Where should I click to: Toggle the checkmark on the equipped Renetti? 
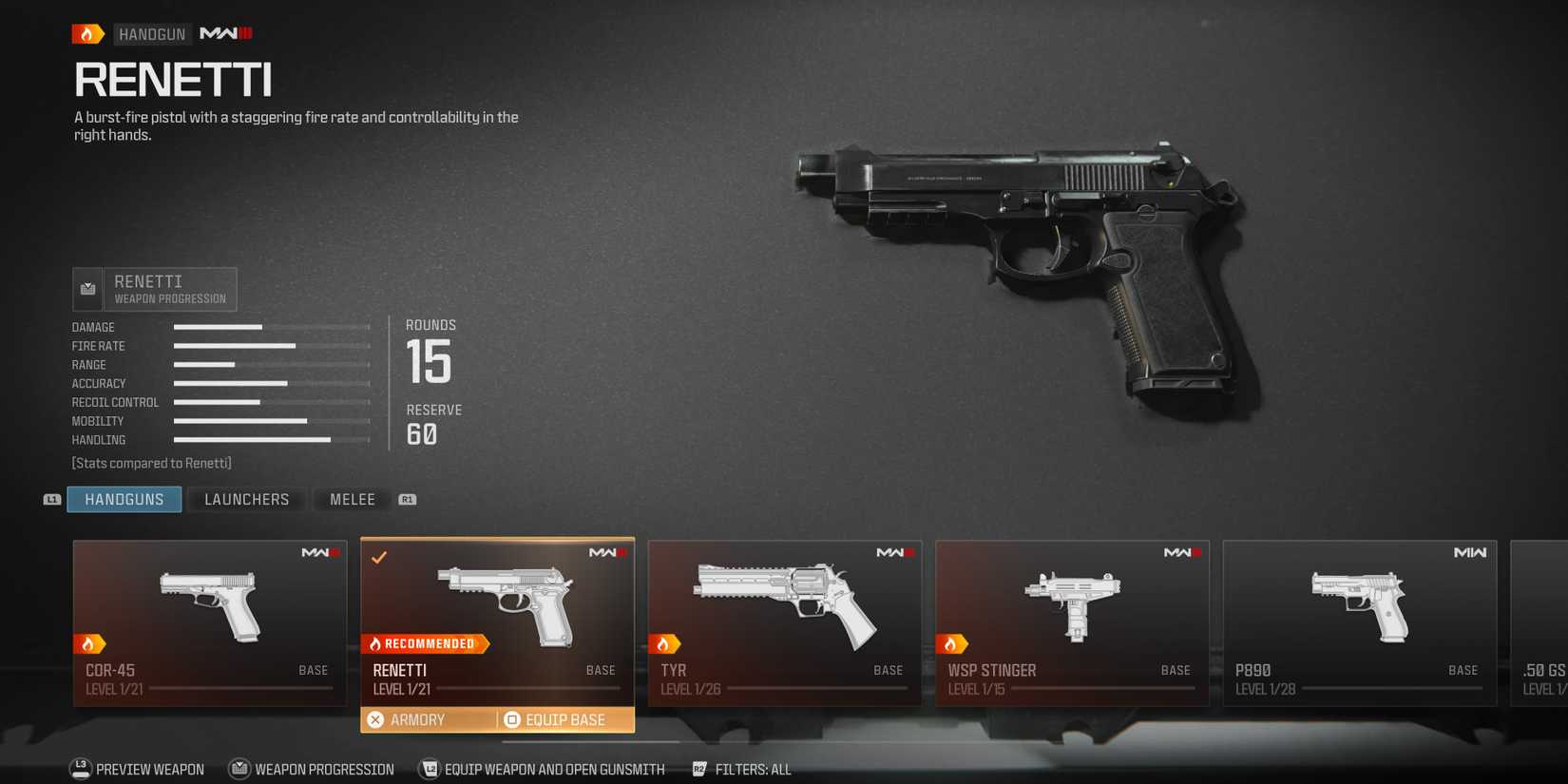pyautogui.click(x=379, y=558)
